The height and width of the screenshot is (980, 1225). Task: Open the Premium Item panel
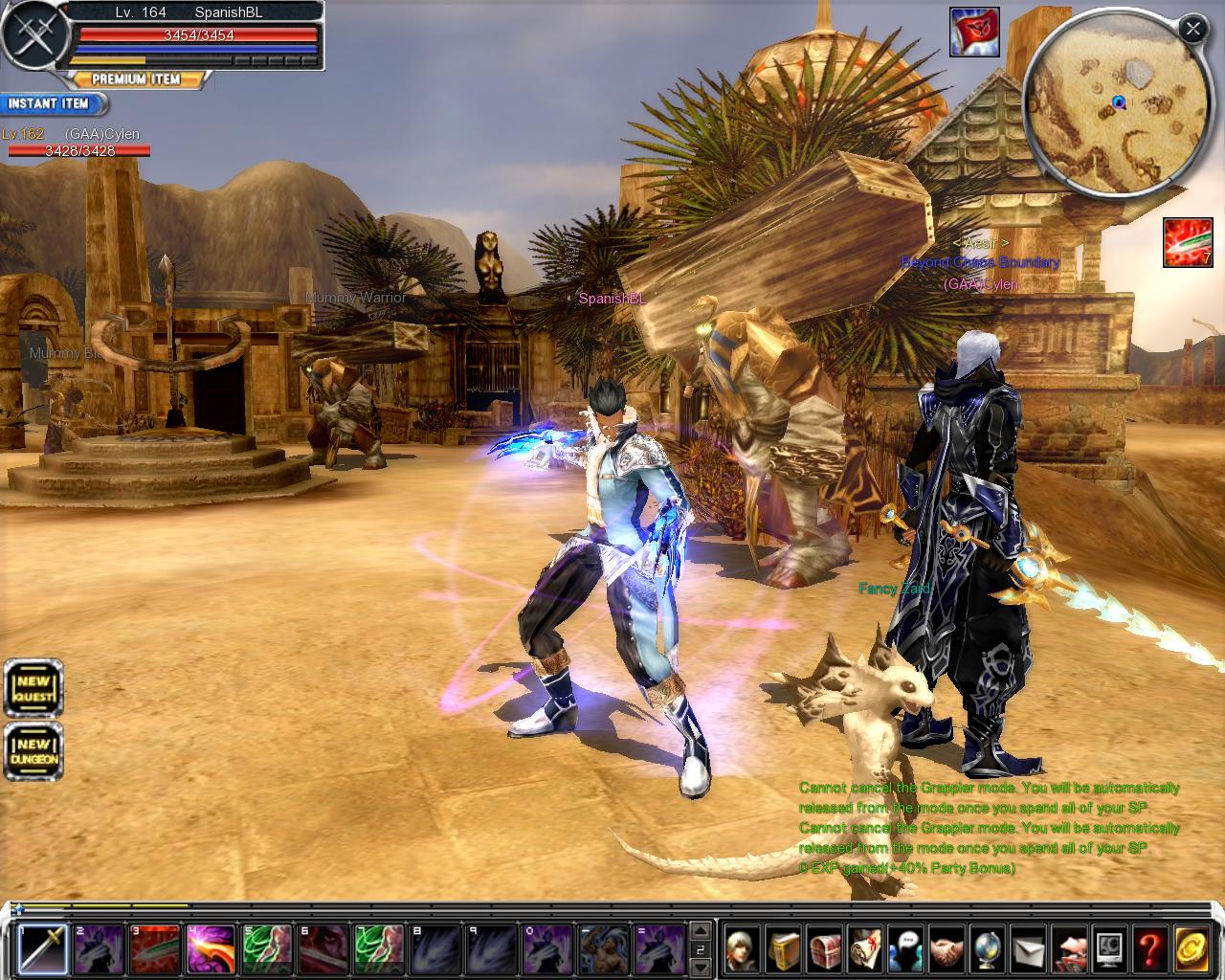[136, 79]
